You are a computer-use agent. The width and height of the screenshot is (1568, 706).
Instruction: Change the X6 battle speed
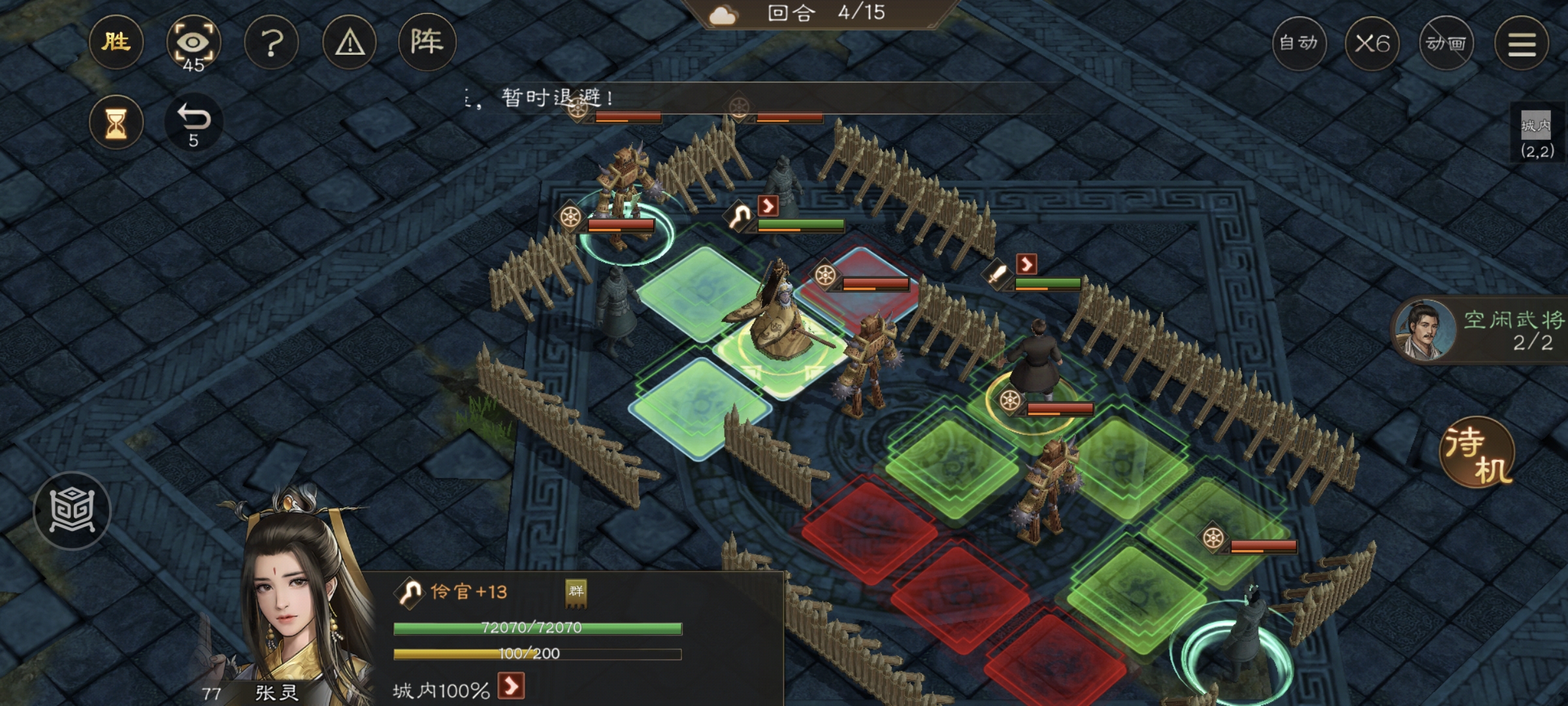[x=1372, y=44]
